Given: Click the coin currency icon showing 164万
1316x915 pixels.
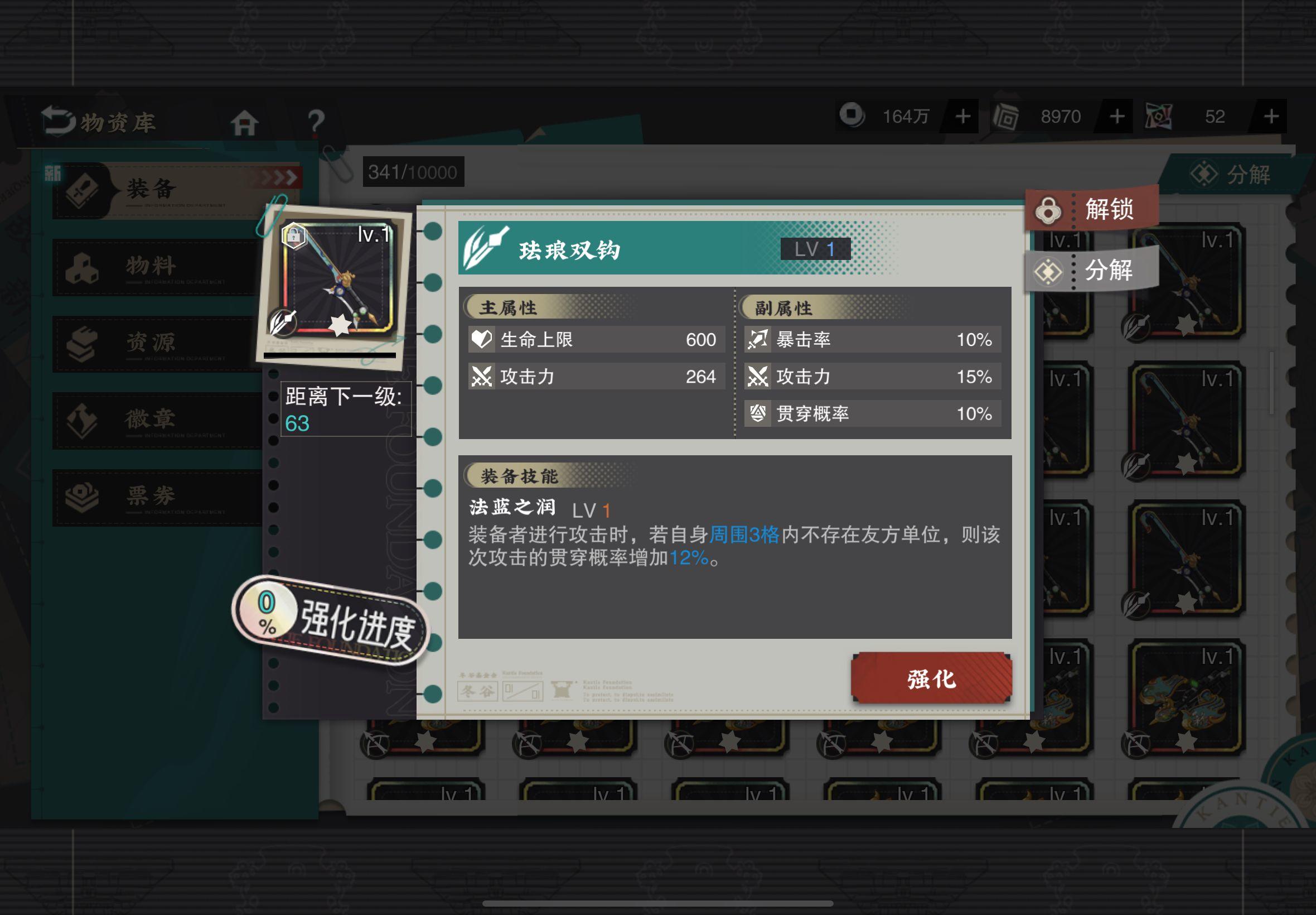Looking at the screenshot, I should click(x=852, y=117).
